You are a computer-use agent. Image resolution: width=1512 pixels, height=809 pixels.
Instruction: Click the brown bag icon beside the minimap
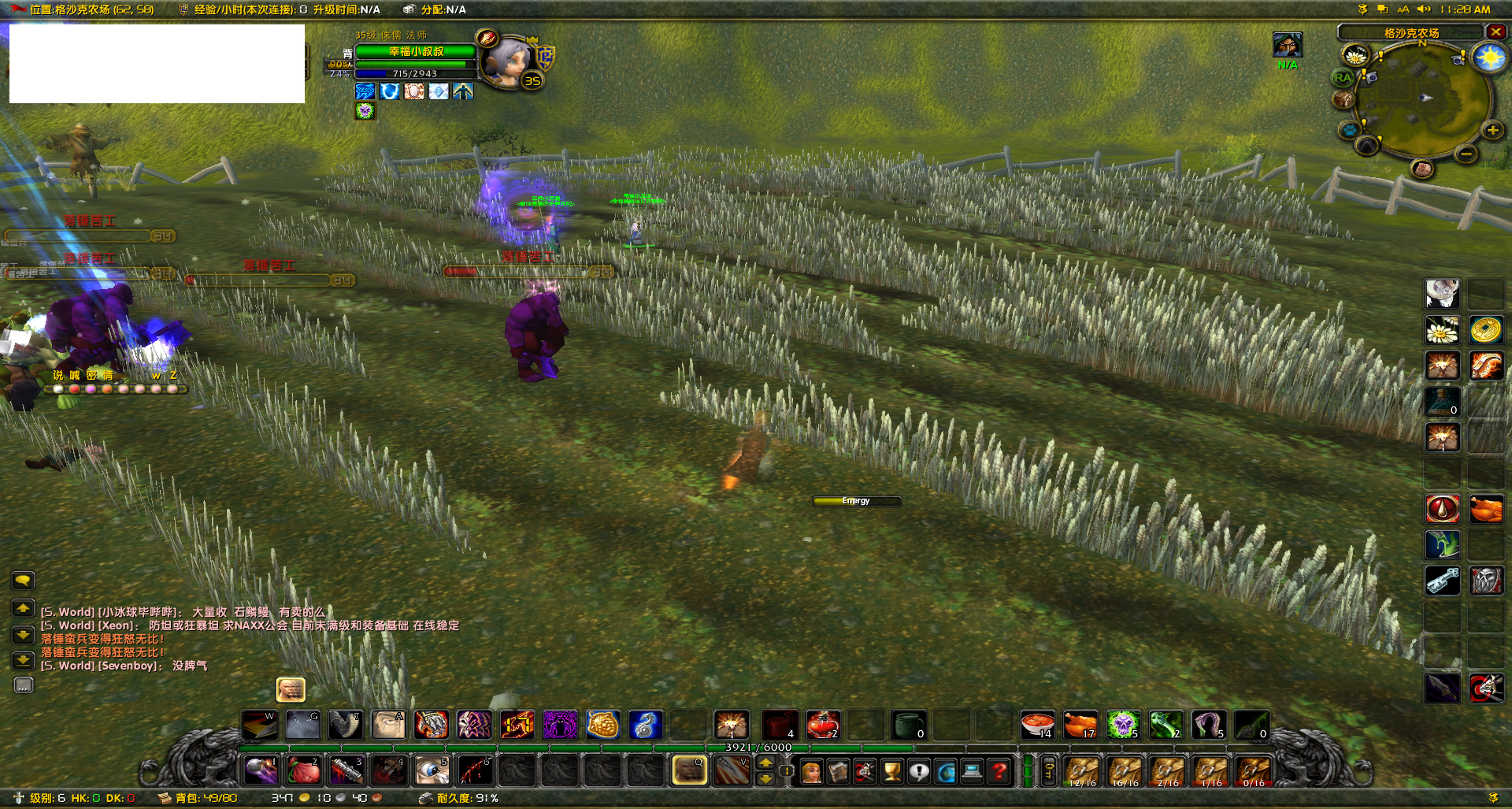coord(1343,99)
